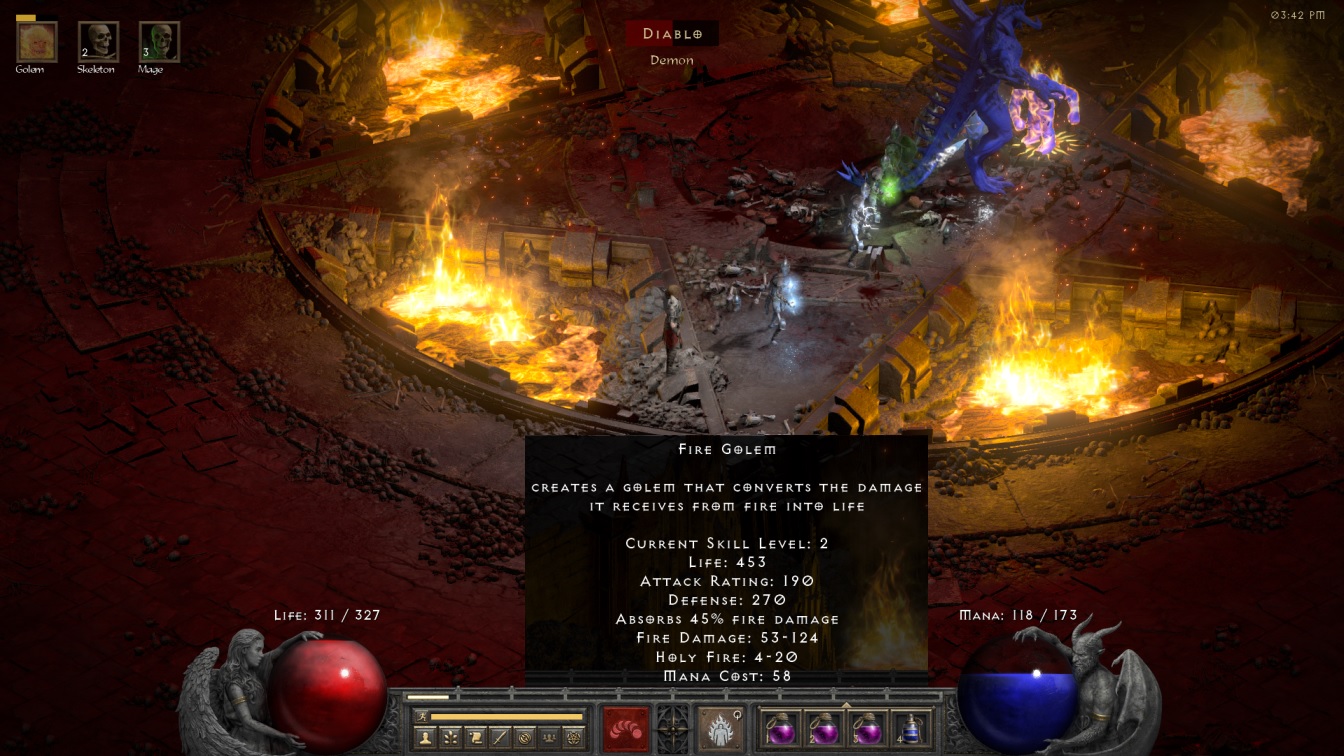Use the purple potion in belt slot 3
This screenshot has width=1344, height=756.
[x=867, y=729]
